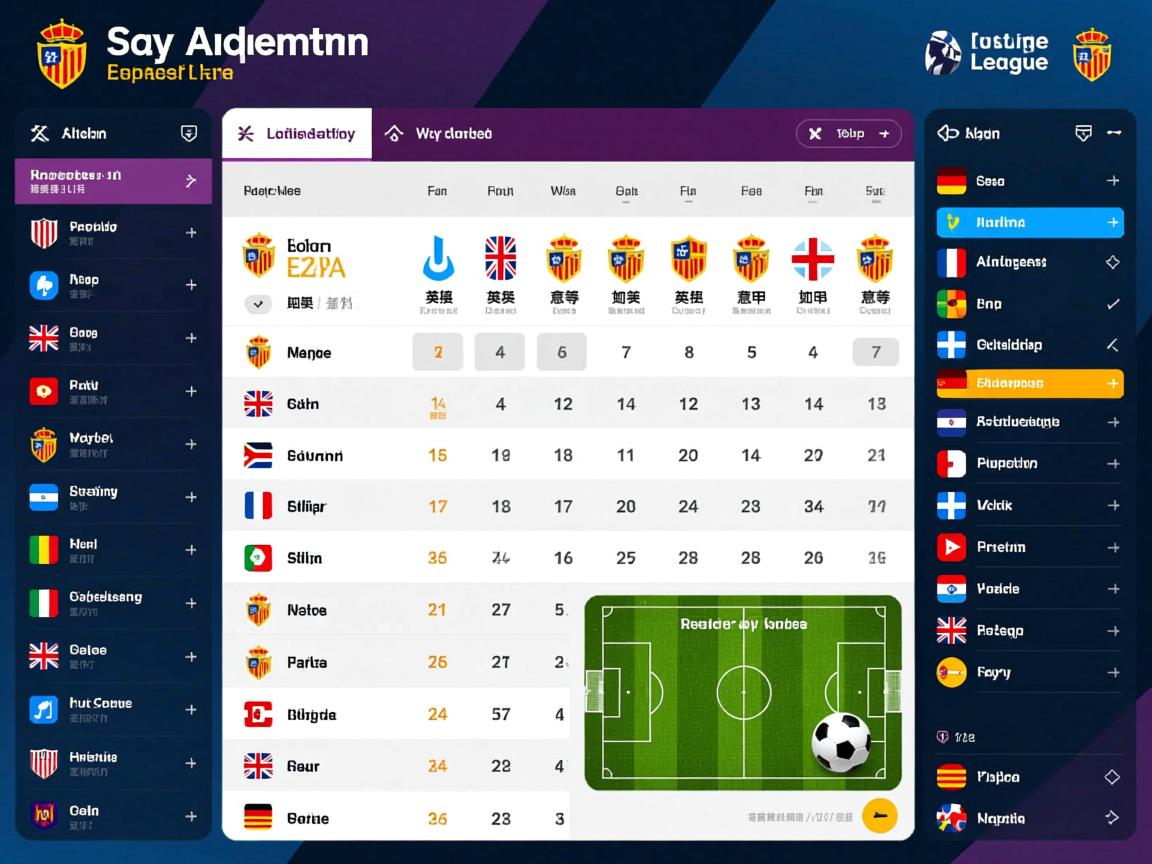Select the Menoe row in the table
Viewport: 1152px width, 864px height.
pos(309,353)
